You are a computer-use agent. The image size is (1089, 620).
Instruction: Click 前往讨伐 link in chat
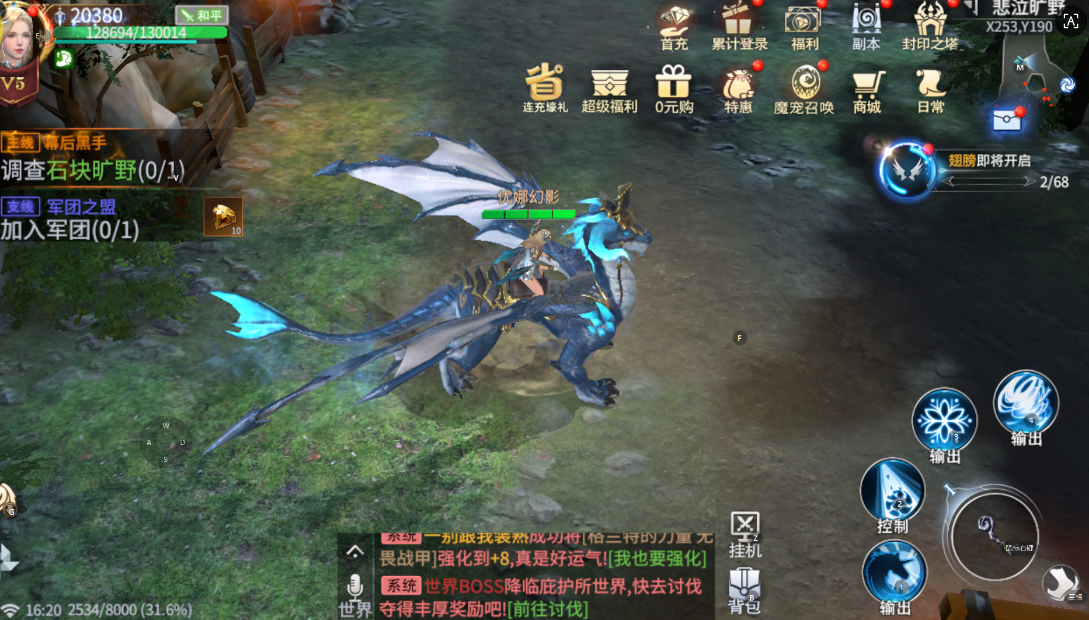coord(547,608)
